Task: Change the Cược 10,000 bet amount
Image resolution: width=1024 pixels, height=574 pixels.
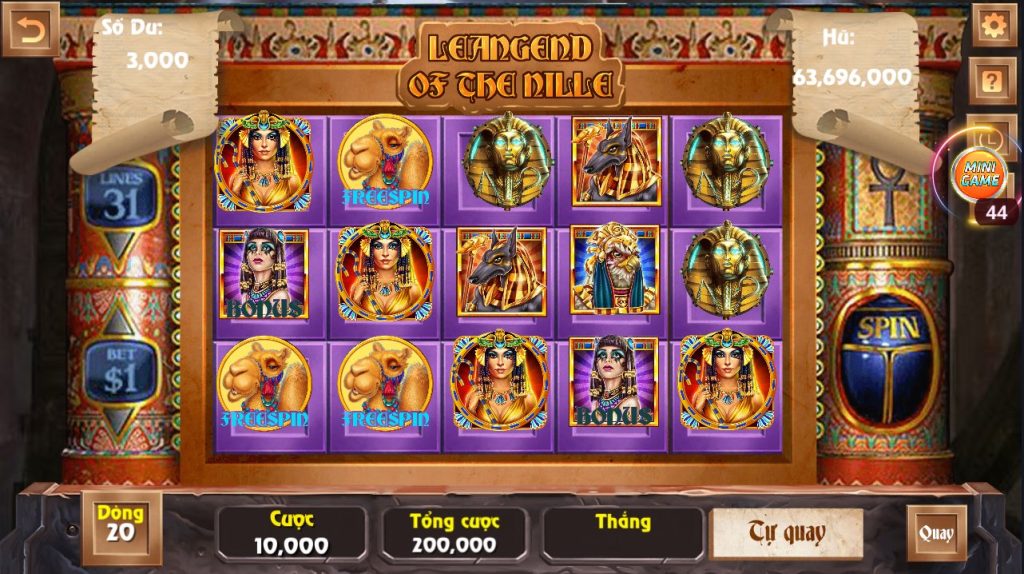Action: click(291, 533)
